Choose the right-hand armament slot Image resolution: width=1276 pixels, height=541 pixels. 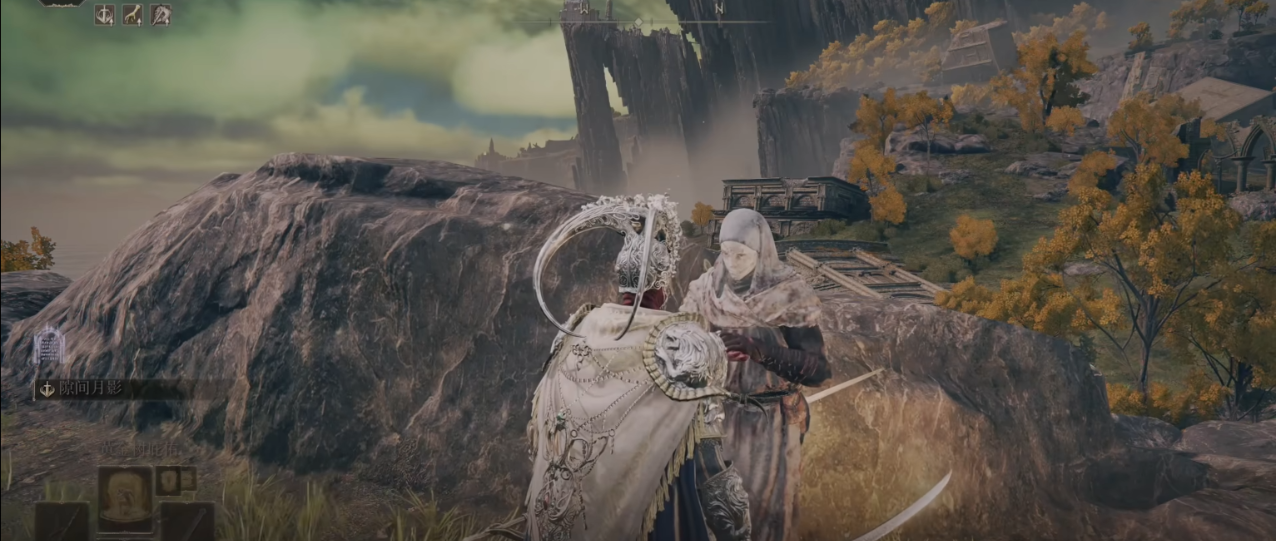(187, 521)
